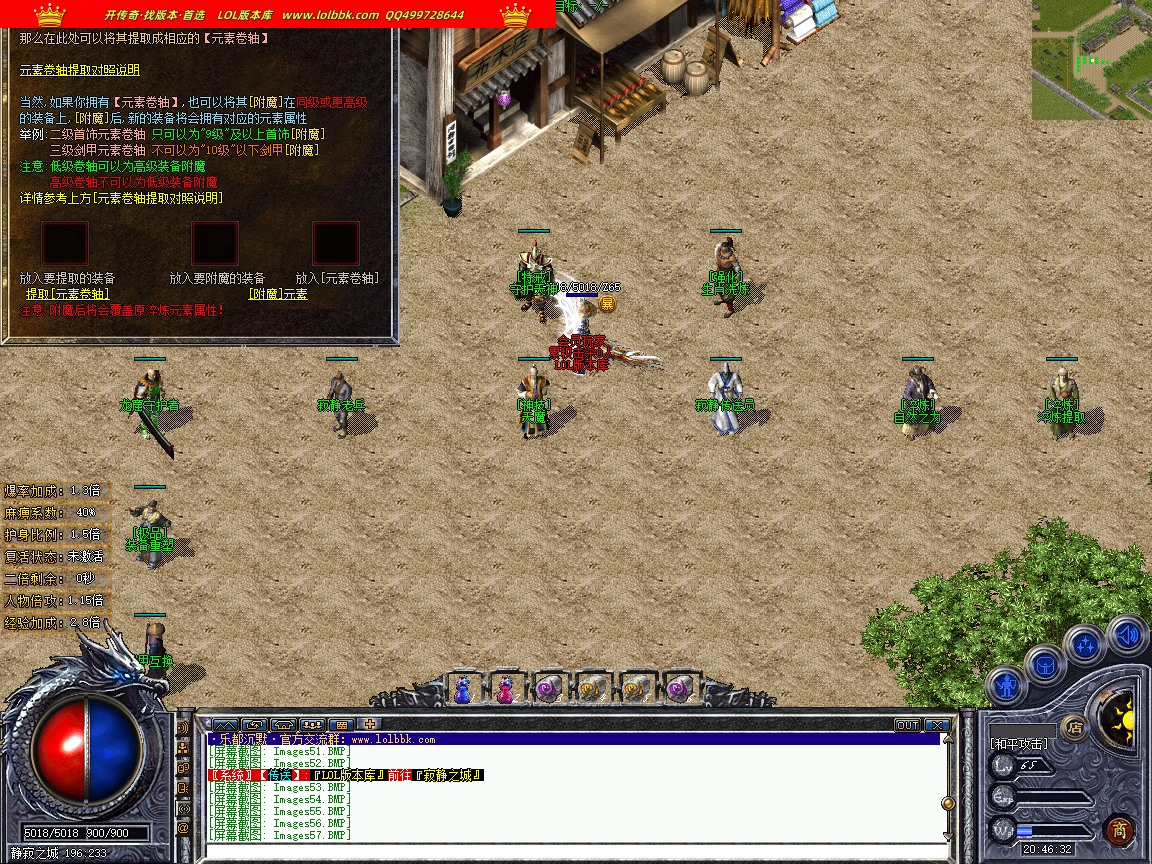Select the 放入要提取的装备 slot
This screenshot has width=1152, height=864.
coord(65,243)
